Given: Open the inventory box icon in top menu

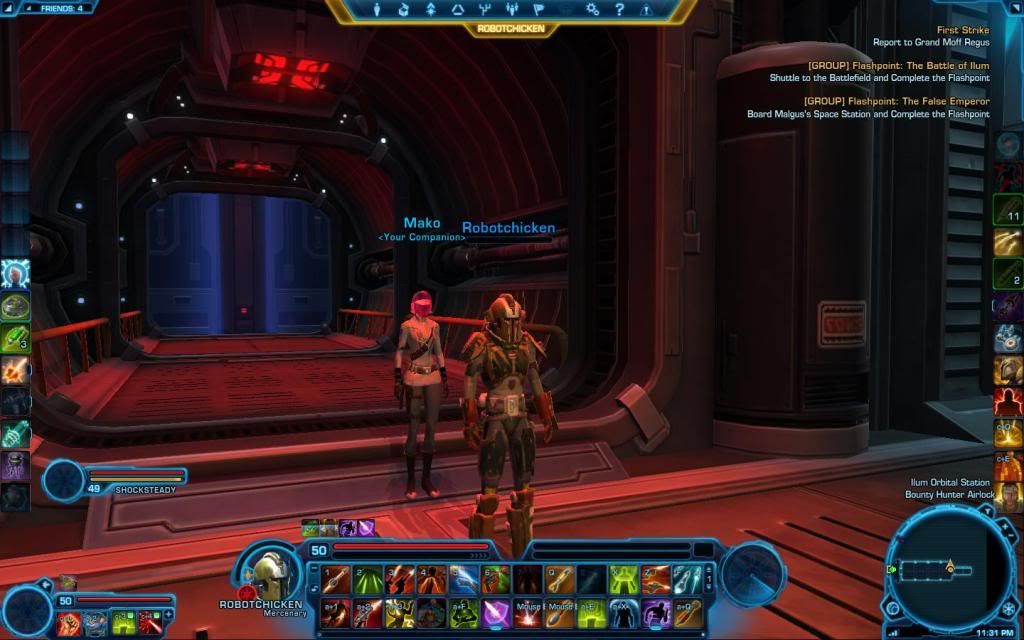Looking at the screenshot, I should coord(404,10).
